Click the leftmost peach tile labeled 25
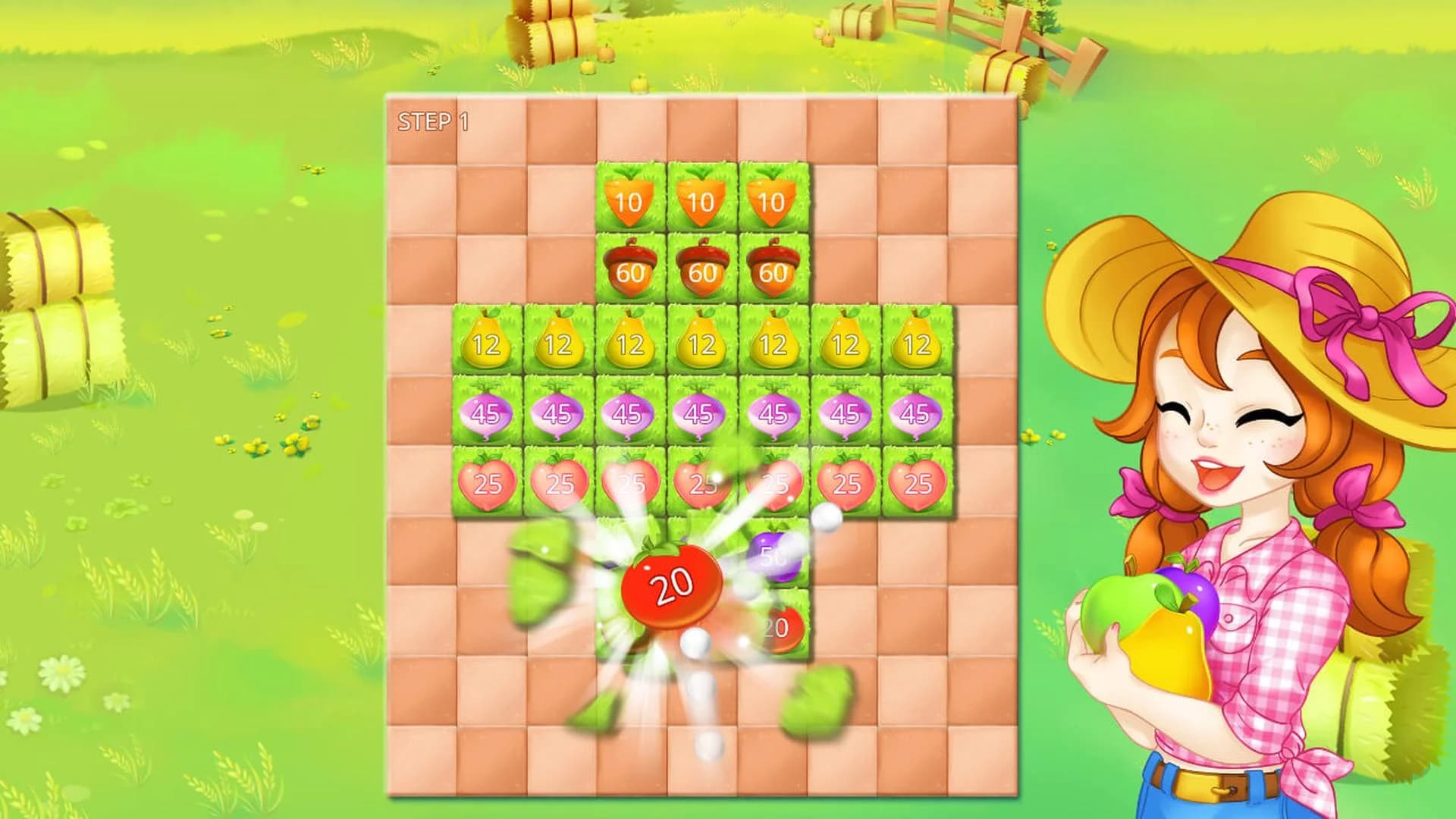This screenshot has height=819, width=1456. point(485,482)
